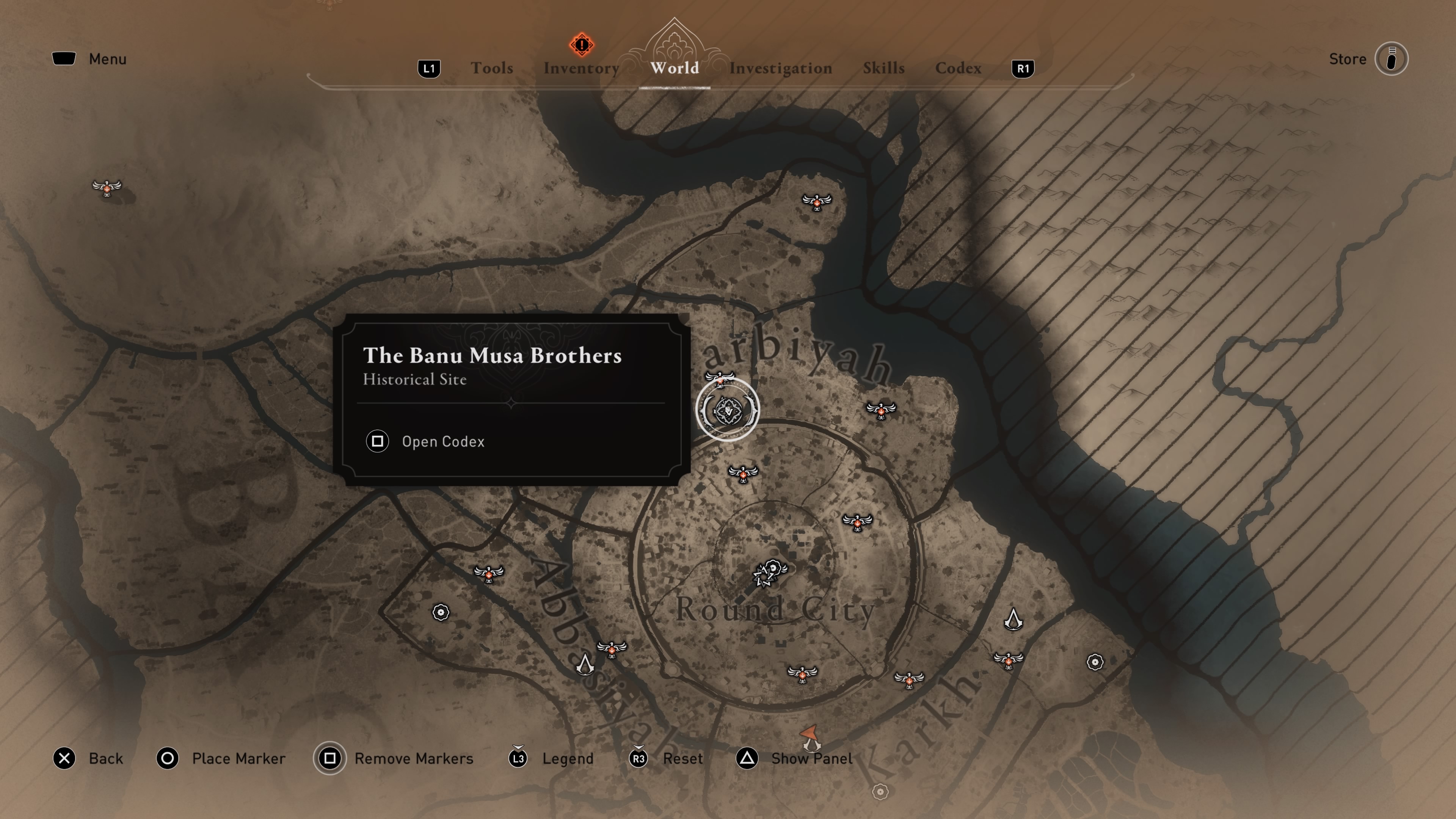1456x819 pixels.
Task: Switch to the Skills tab
Action: point(883,68)
